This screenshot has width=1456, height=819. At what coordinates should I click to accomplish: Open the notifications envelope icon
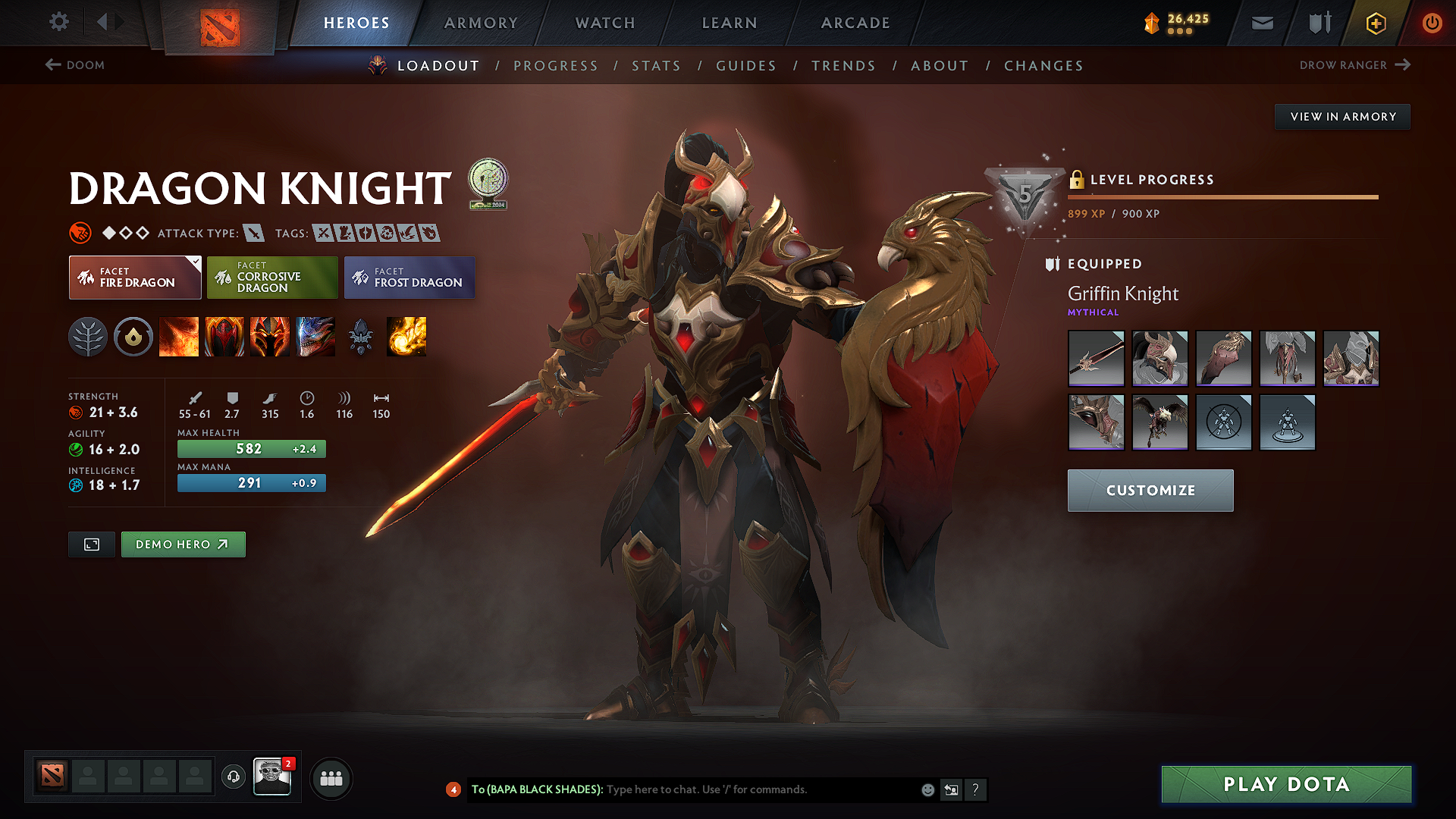(1261, 23)
